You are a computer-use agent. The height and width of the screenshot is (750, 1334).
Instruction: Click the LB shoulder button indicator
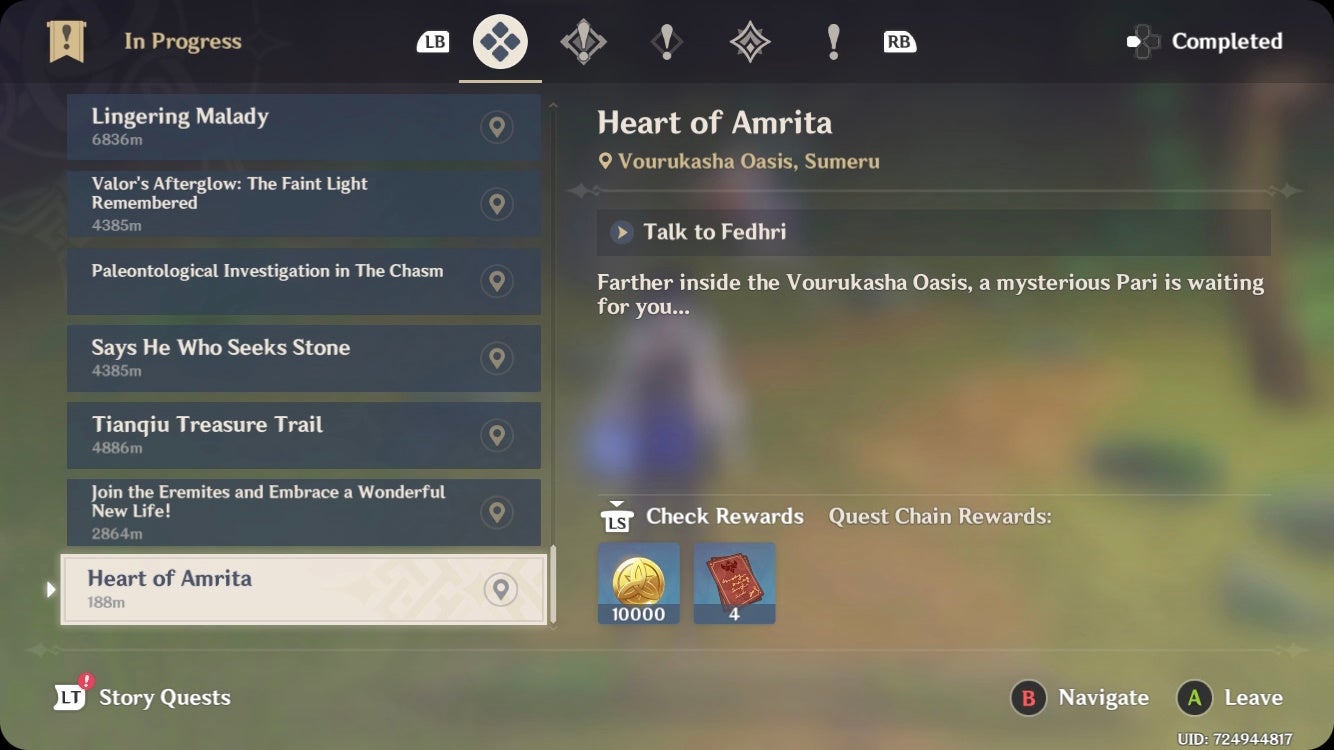point(433,41)
